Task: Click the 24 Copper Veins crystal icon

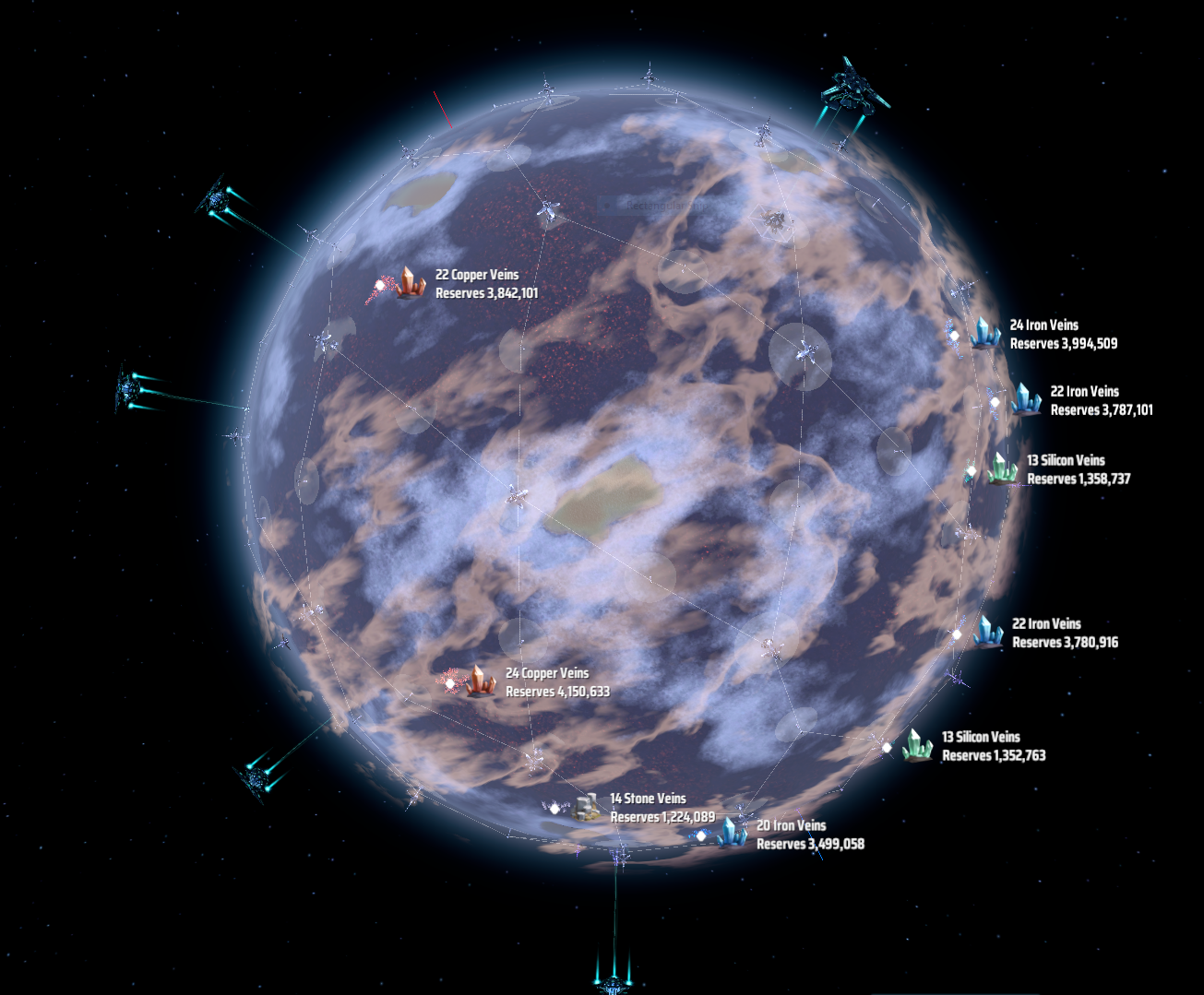Action: (479, 681)
